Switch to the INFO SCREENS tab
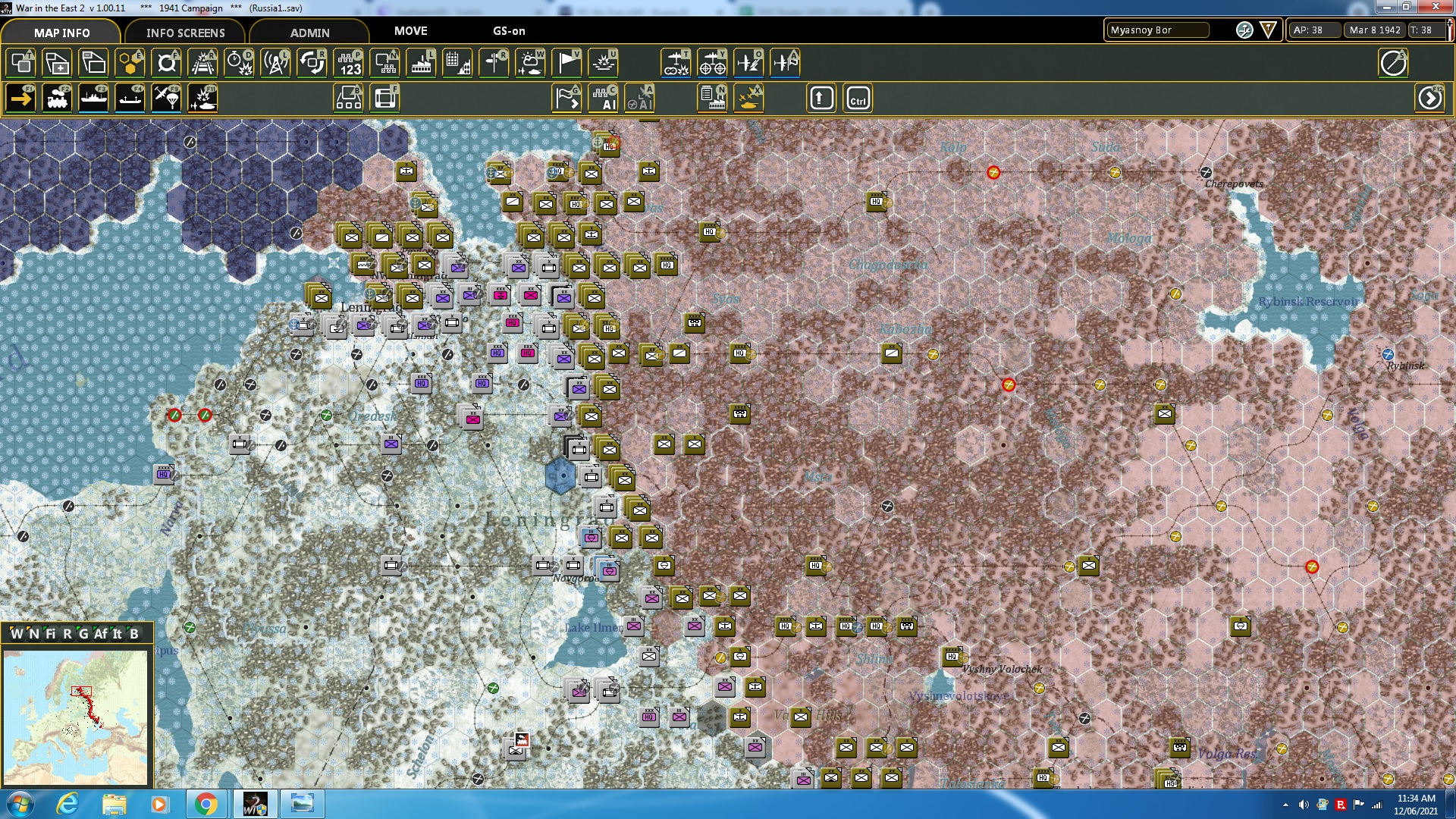The image size is (1456, 819). click(x=185, y=33)
